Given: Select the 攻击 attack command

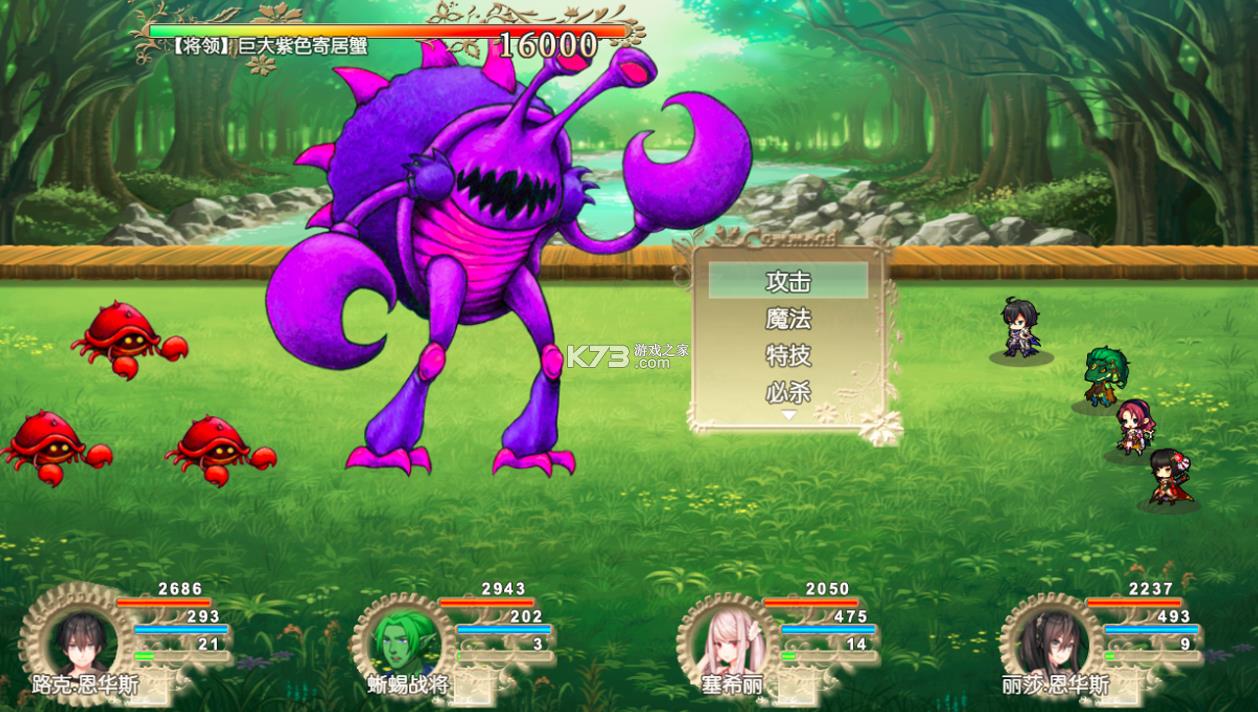Looking at the screenshot, I should coord(788,282).
